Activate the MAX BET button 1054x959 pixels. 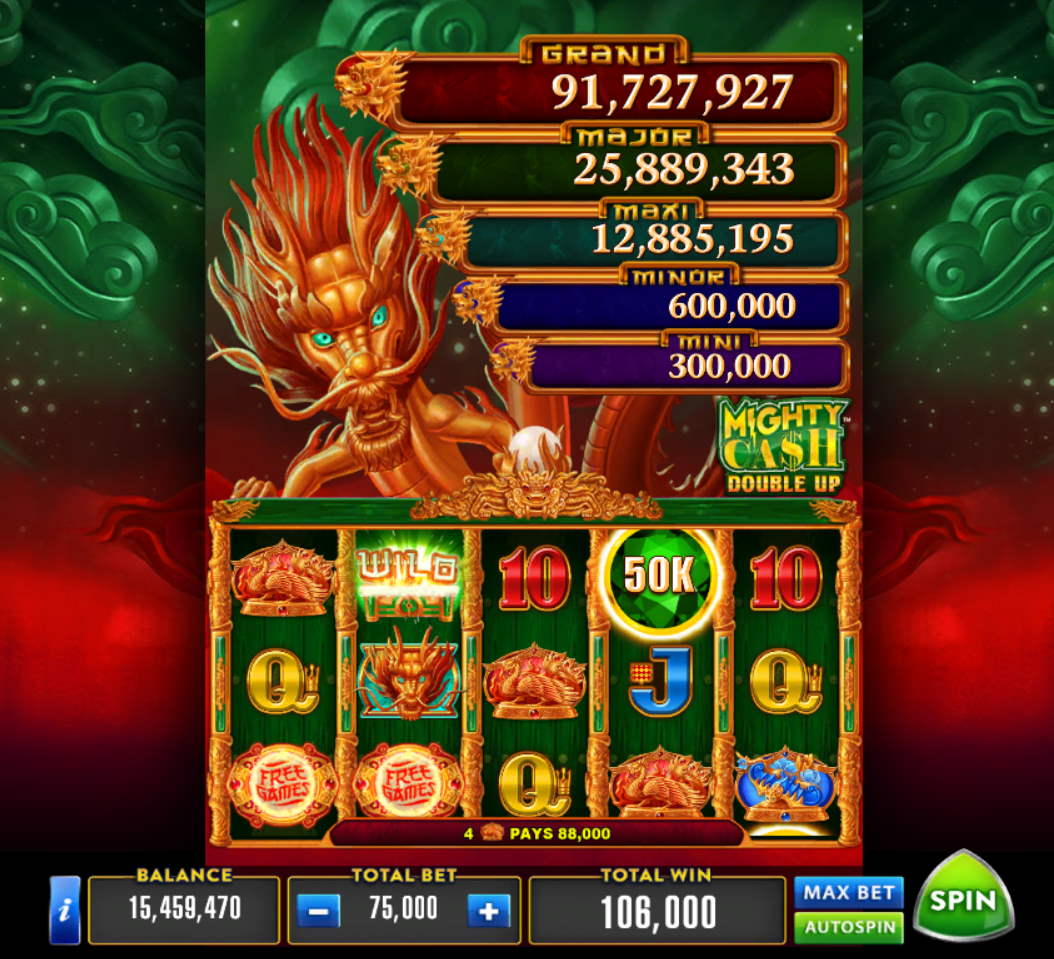tap(848, 891)
